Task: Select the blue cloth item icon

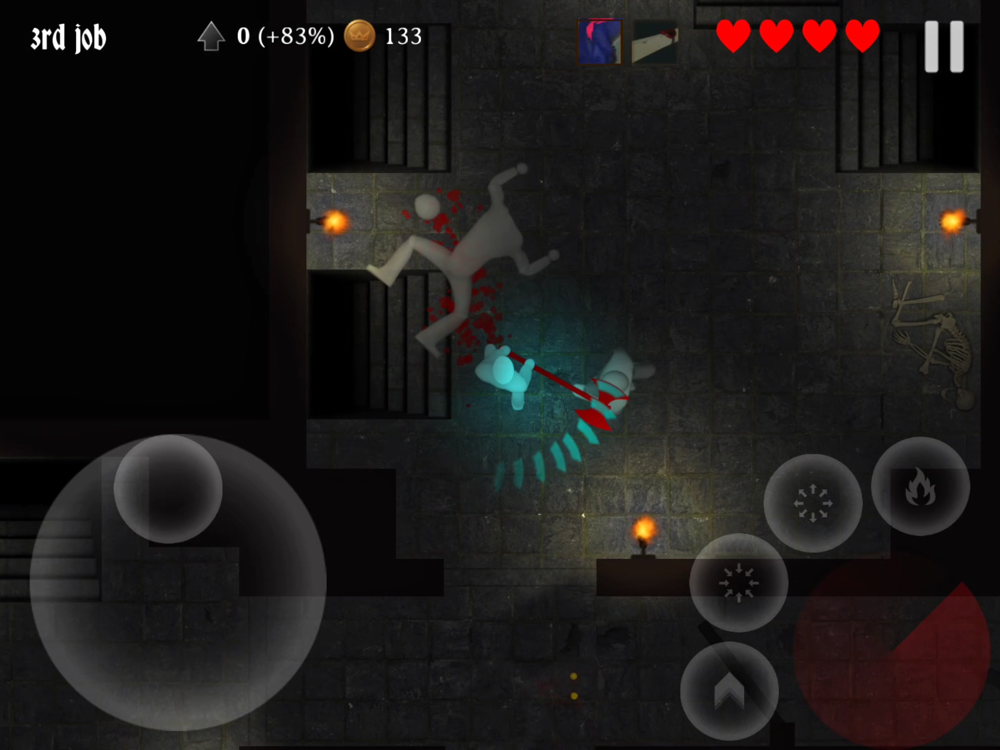Action: [600, 42]
